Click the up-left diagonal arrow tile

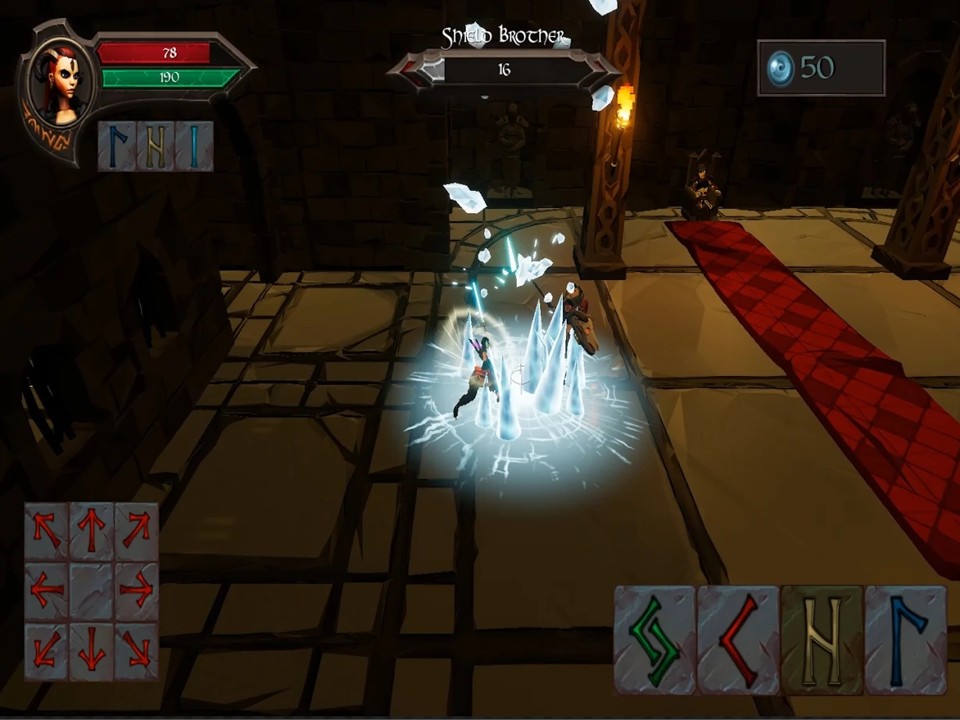point(46,530)
